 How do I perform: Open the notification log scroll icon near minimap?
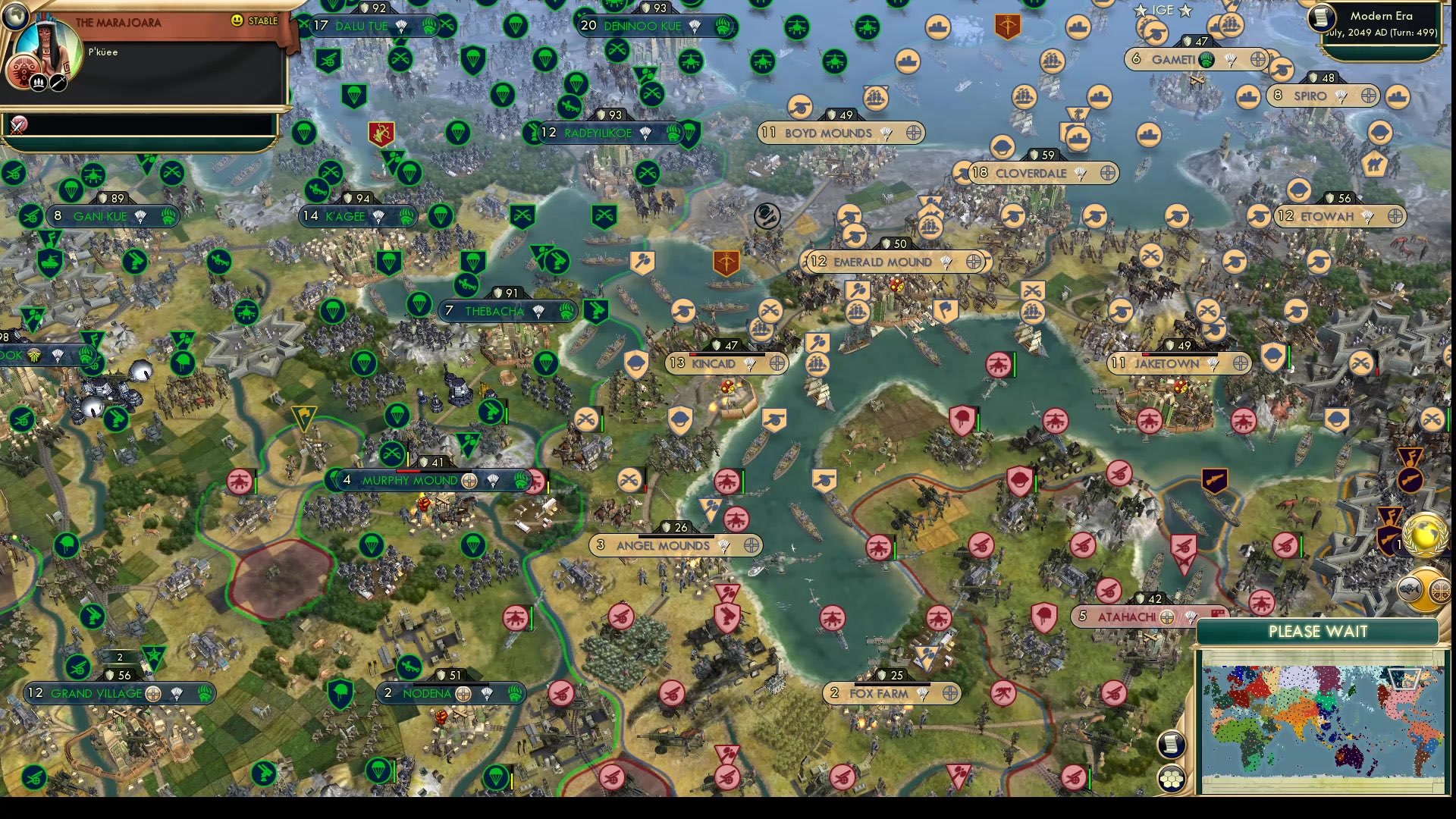(x=1172, y=745)
